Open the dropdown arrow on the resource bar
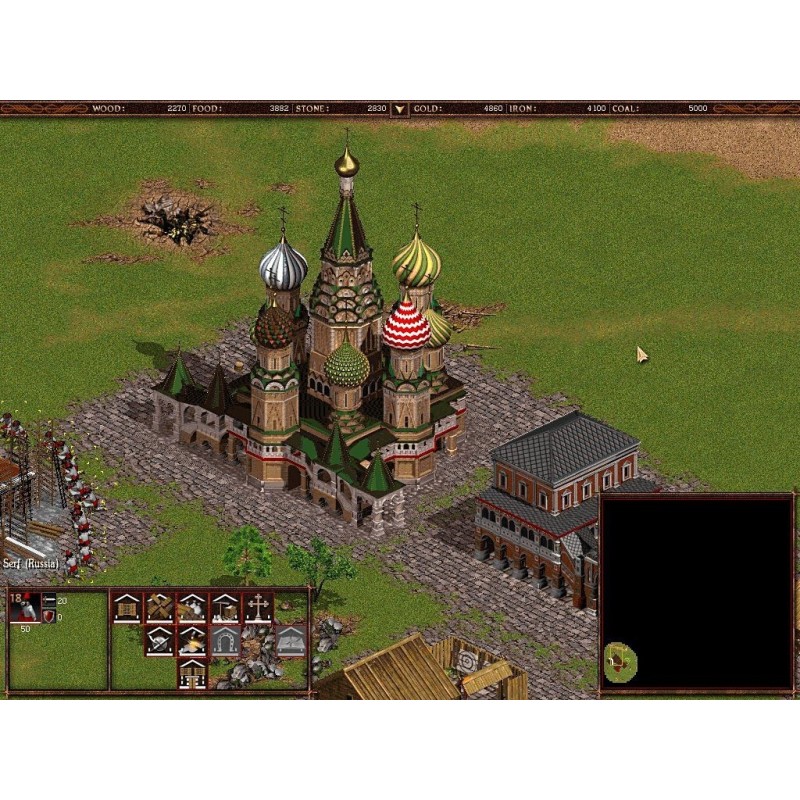 (399, 107)
